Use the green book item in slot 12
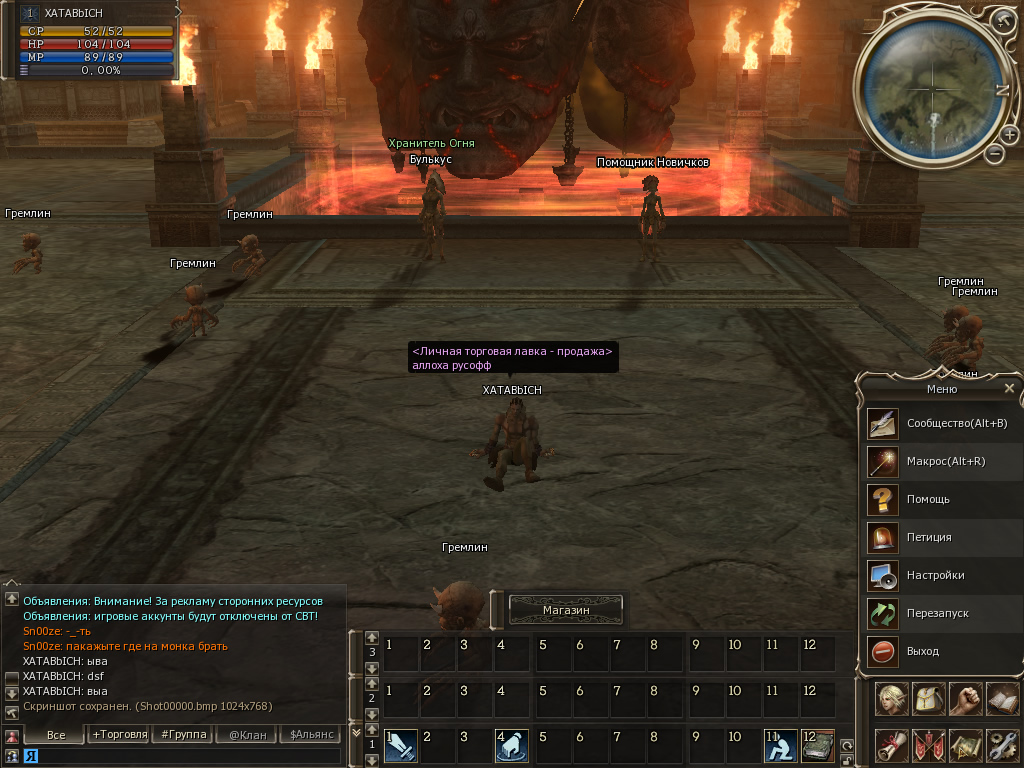The width and height of the screenshot is (1024, 768). [x=818, y=745]
